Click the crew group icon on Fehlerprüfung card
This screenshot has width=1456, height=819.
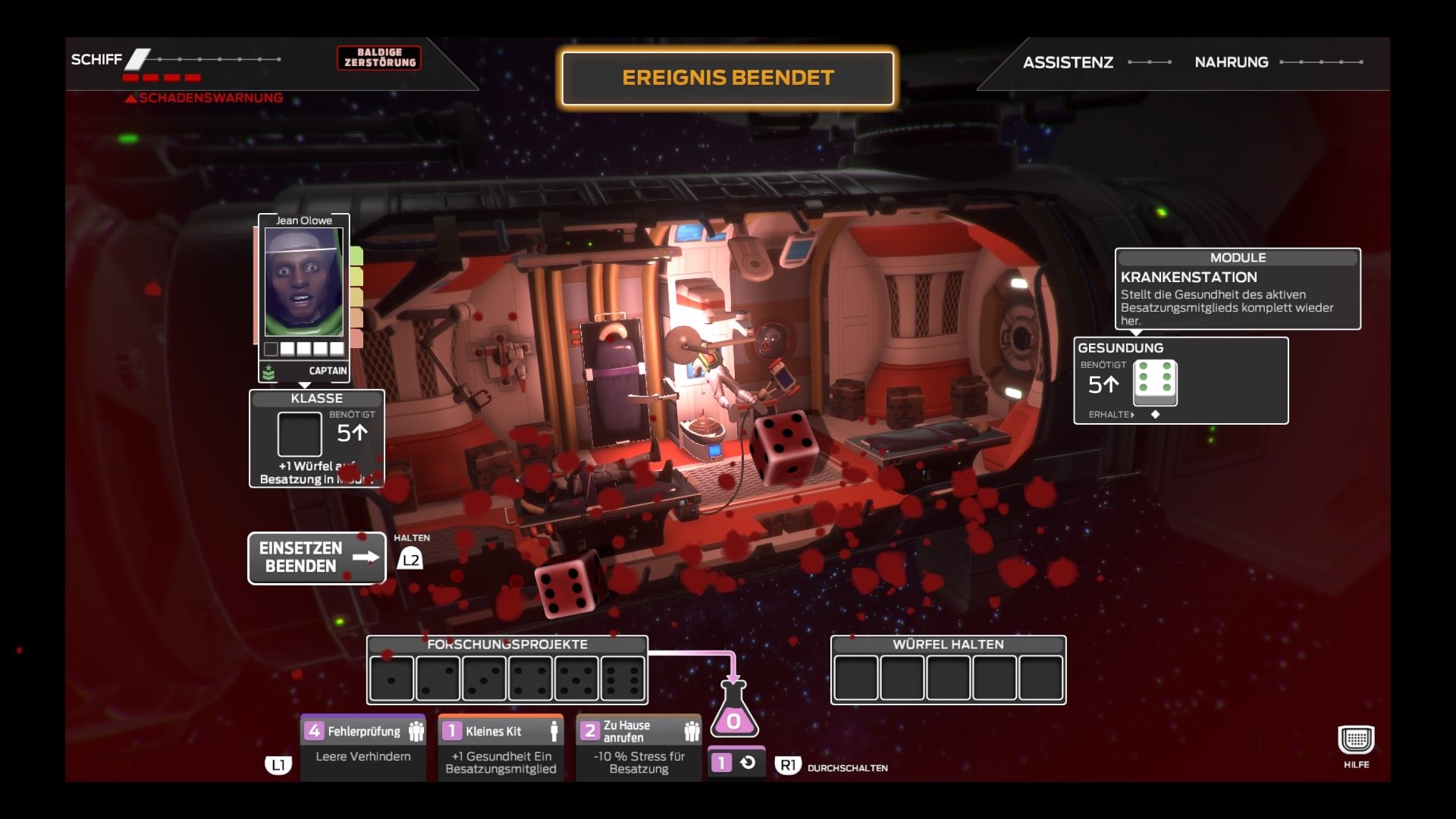pos(416,730)
